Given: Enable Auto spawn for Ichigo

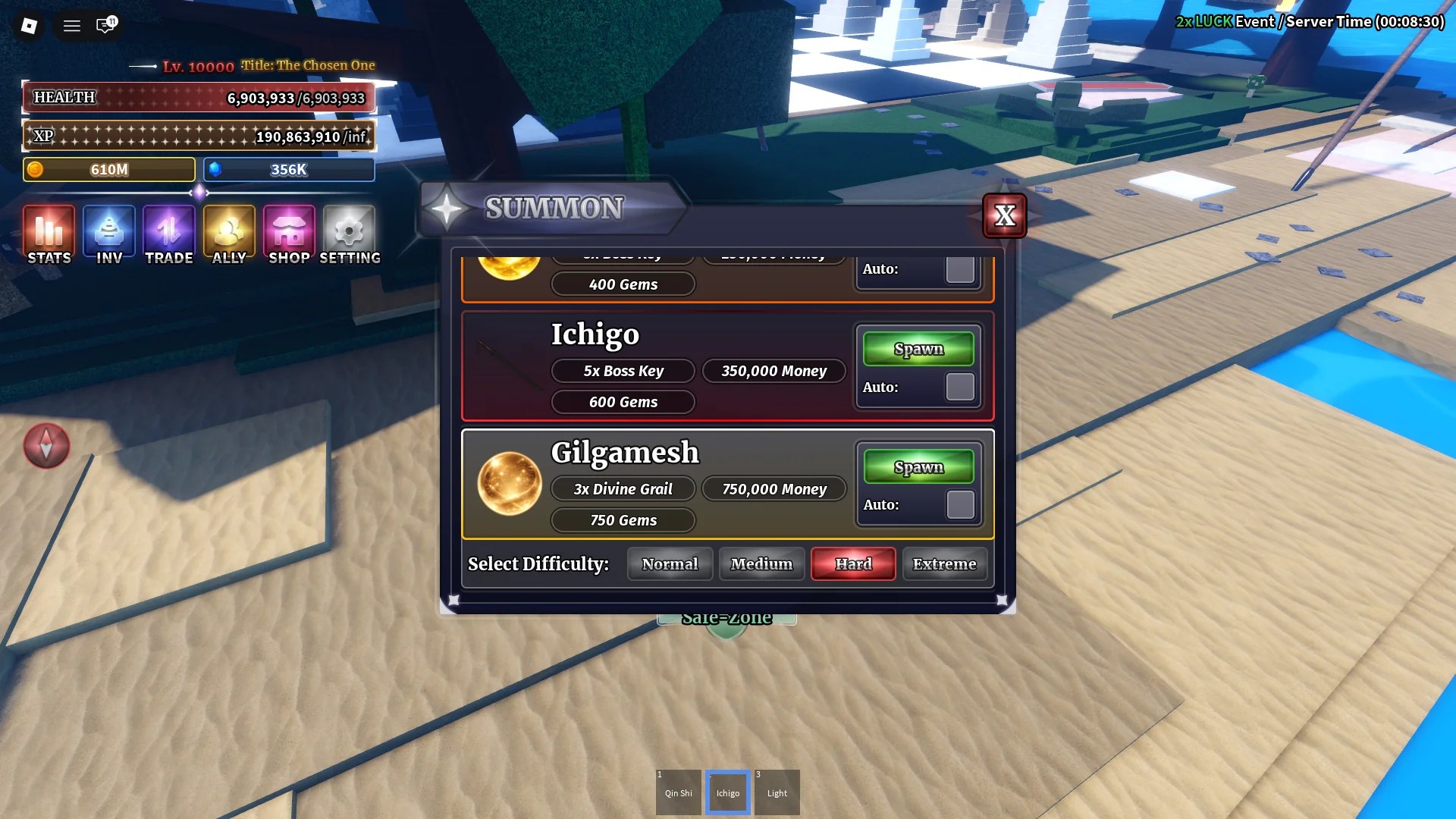Looking at the screenshot, I should coord(959,387).
